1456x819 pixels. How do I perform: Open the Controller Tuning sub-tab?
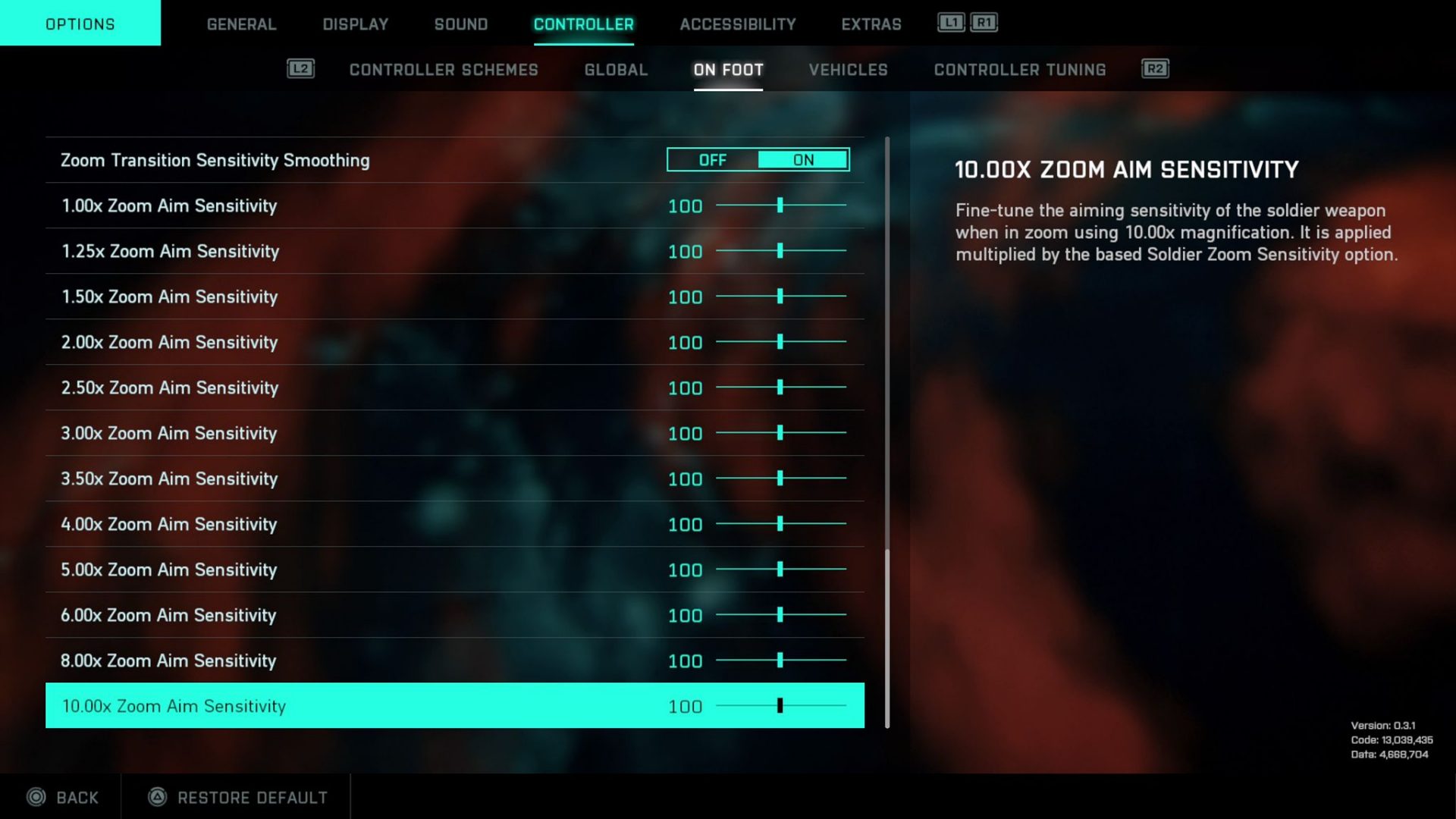click(1019, 70)
